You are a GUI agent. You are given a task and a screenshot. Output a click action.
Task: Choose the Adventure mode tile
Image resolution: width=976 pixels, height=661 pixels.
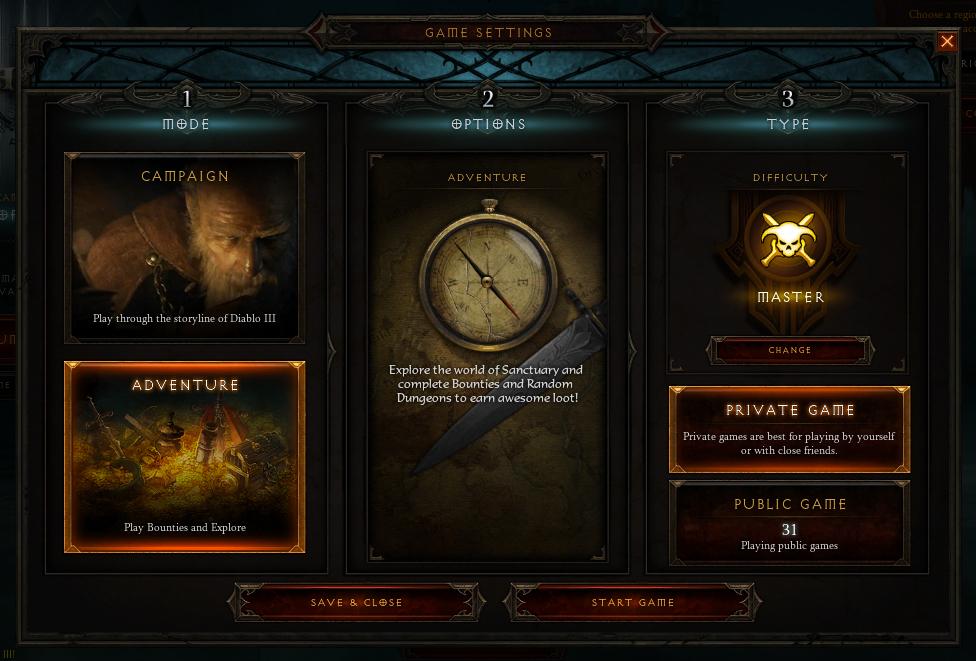point(185,456)
